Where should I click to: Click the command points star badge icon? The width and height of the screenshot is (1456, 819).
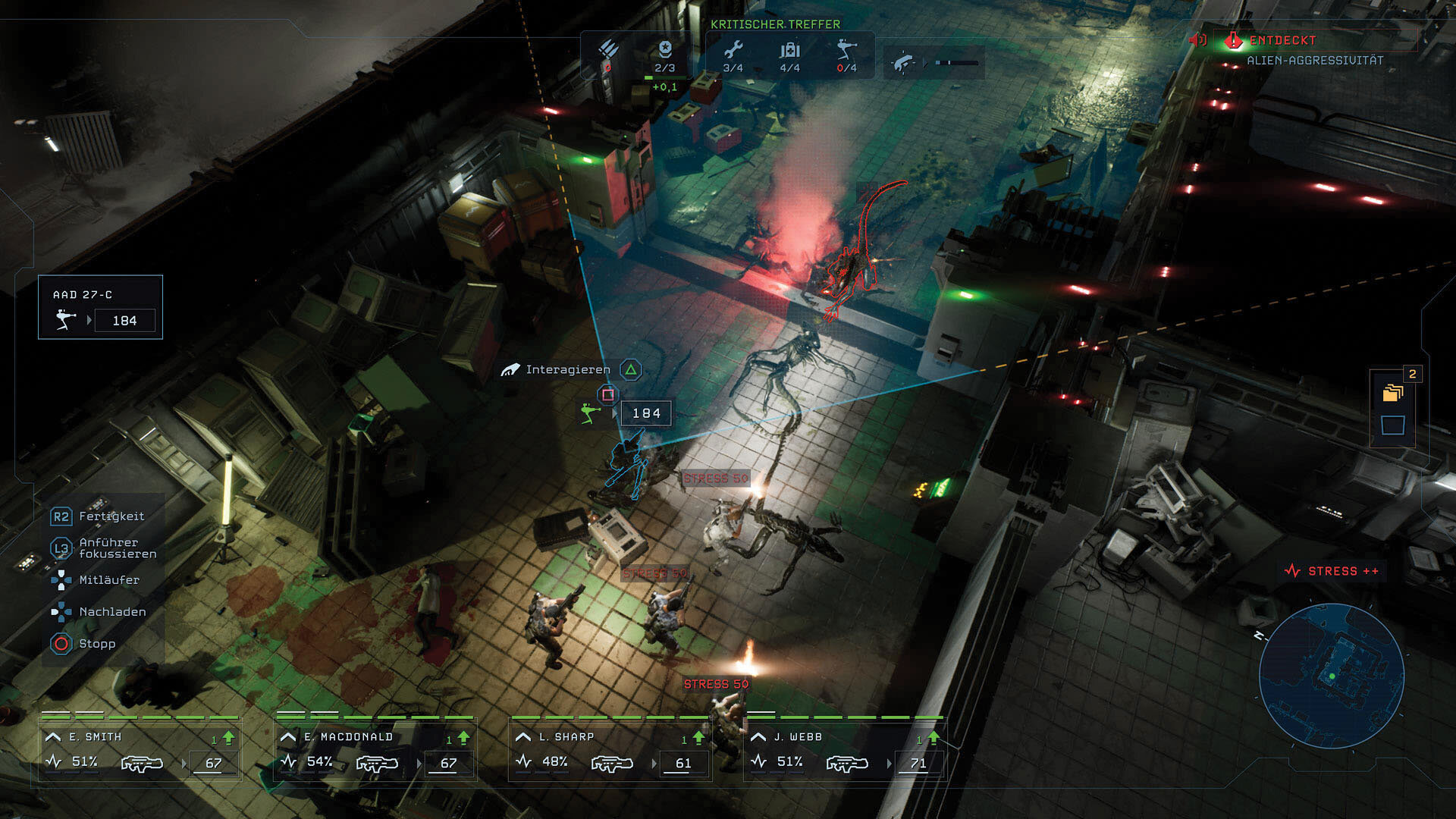click(665, 49)
